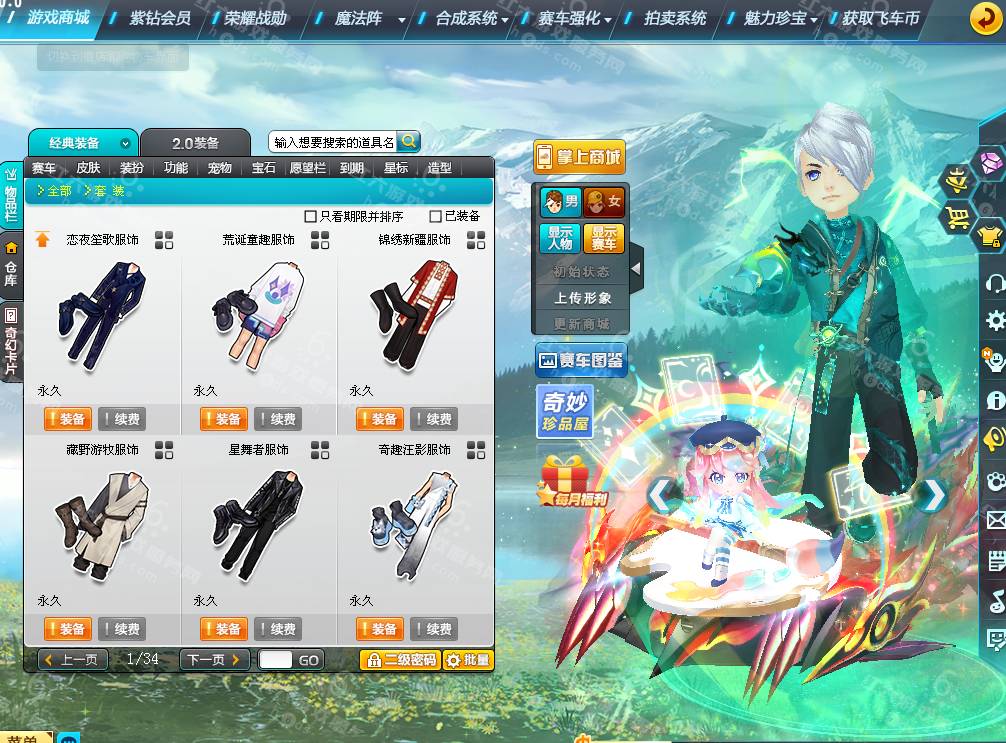
Task: Click the orange back arrow button
Action: click(986, 19)
